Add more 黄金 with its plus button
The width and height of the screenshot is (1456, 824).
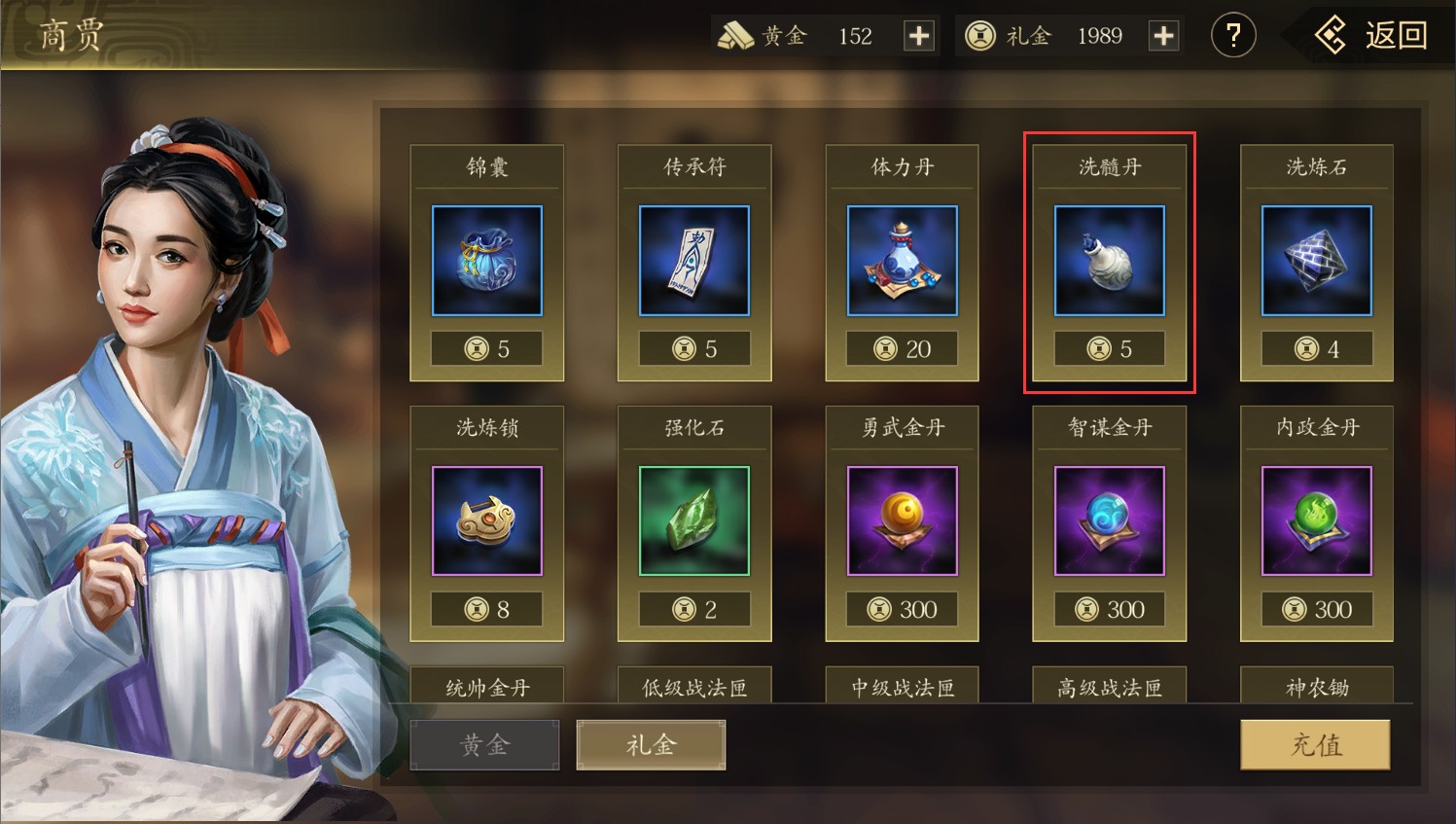click(918, 36)
